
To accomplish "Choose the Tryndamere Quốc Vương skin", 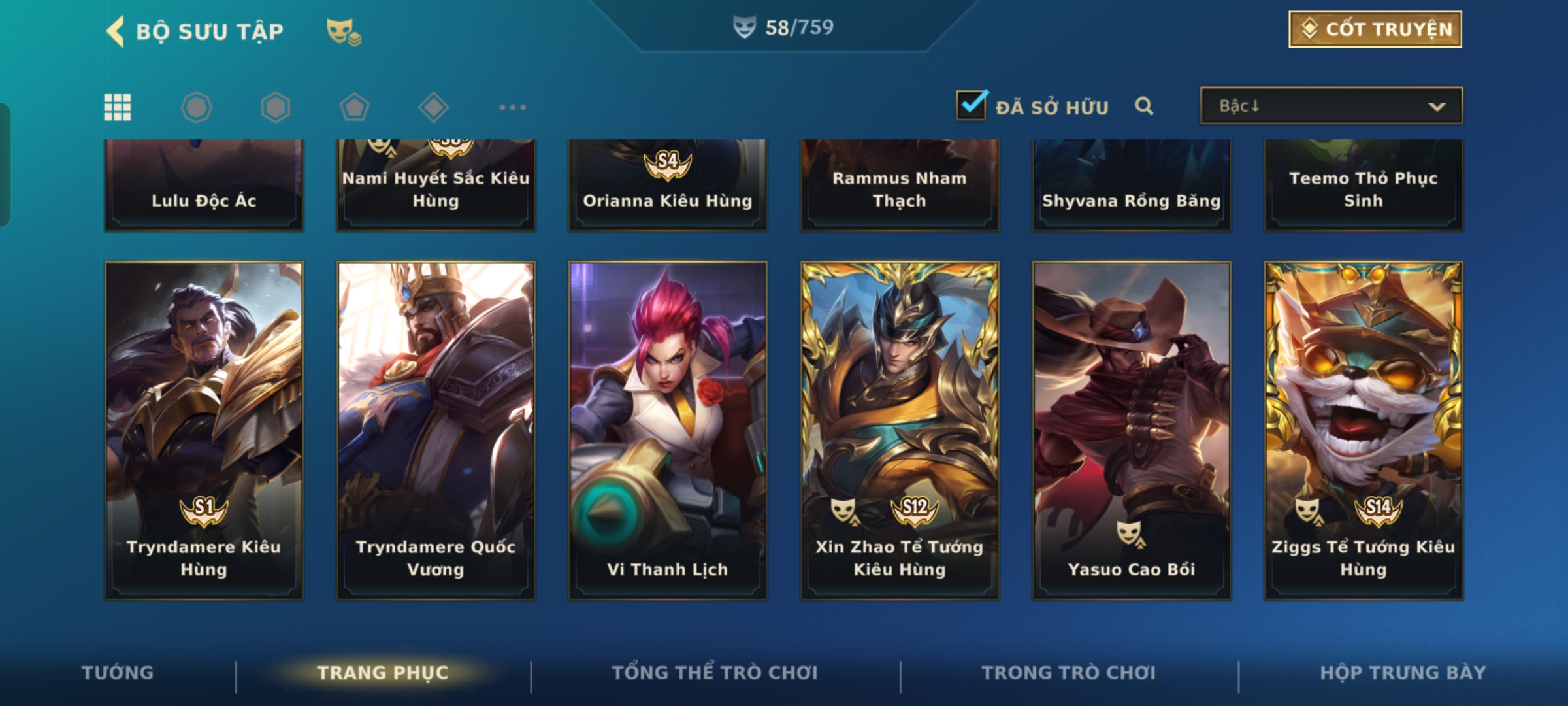I will (436, 430).
